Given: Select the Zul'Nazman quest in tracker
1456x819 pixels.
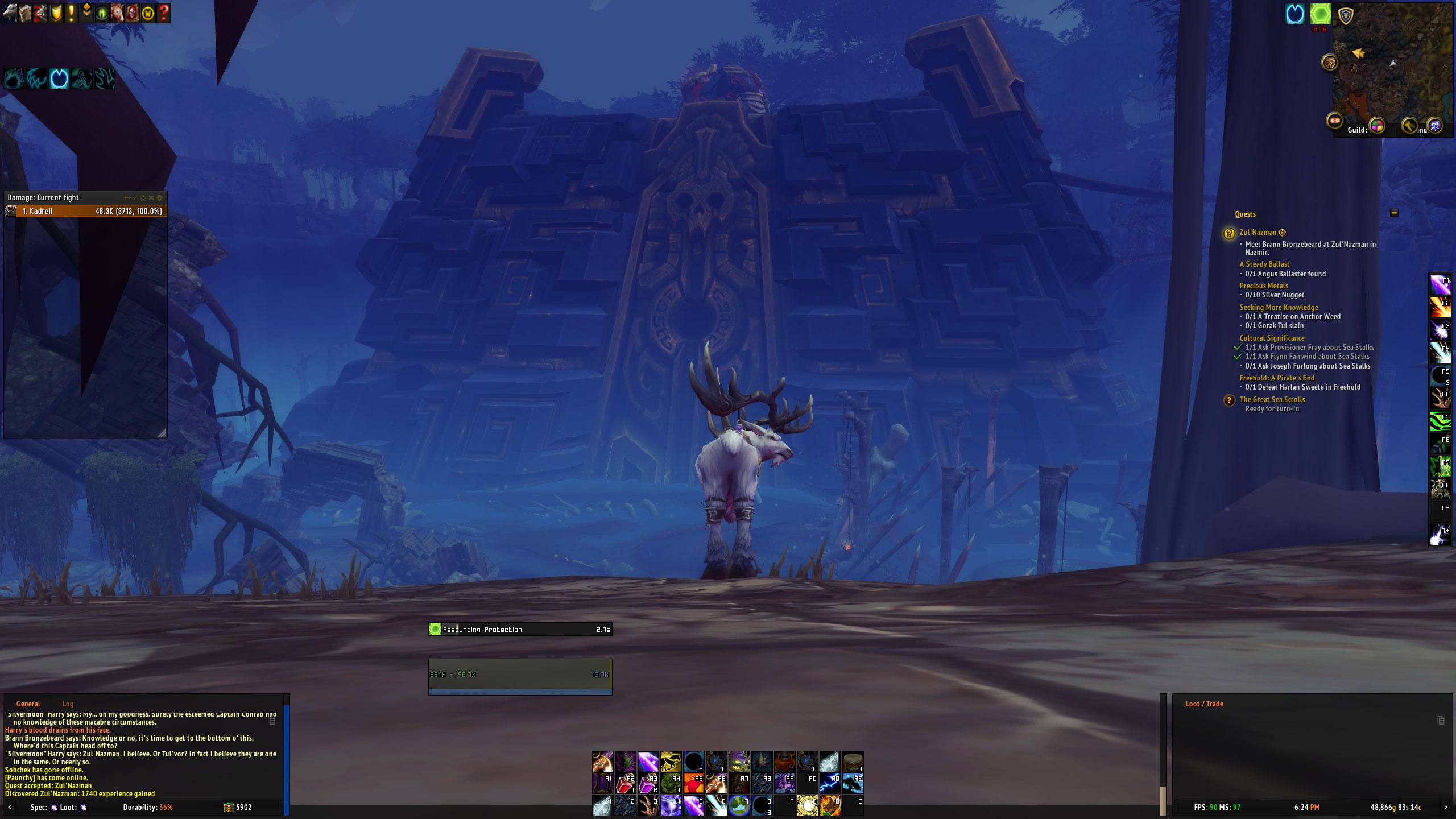Looking at the screenshot, I should (1258, 233).
